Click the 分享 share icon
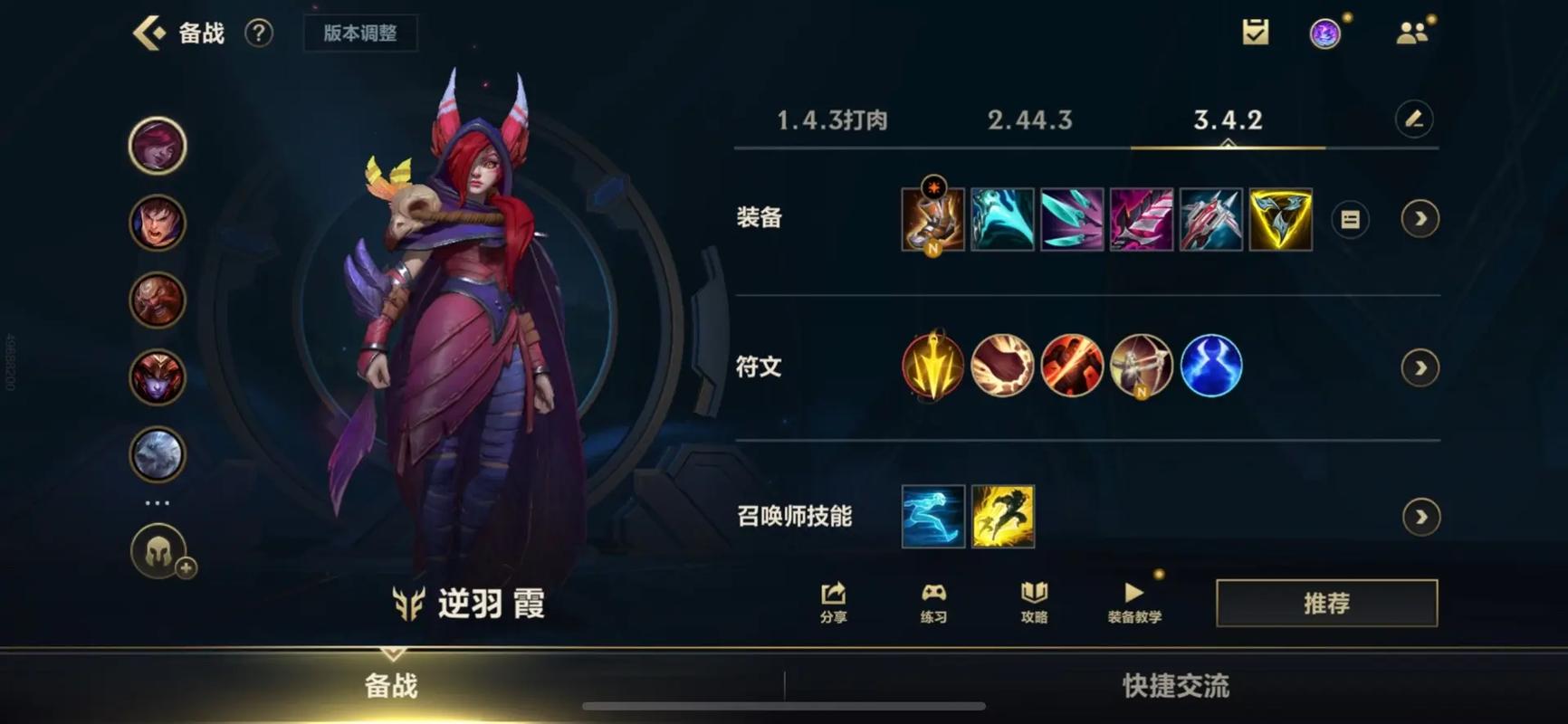 pos(831,602)
